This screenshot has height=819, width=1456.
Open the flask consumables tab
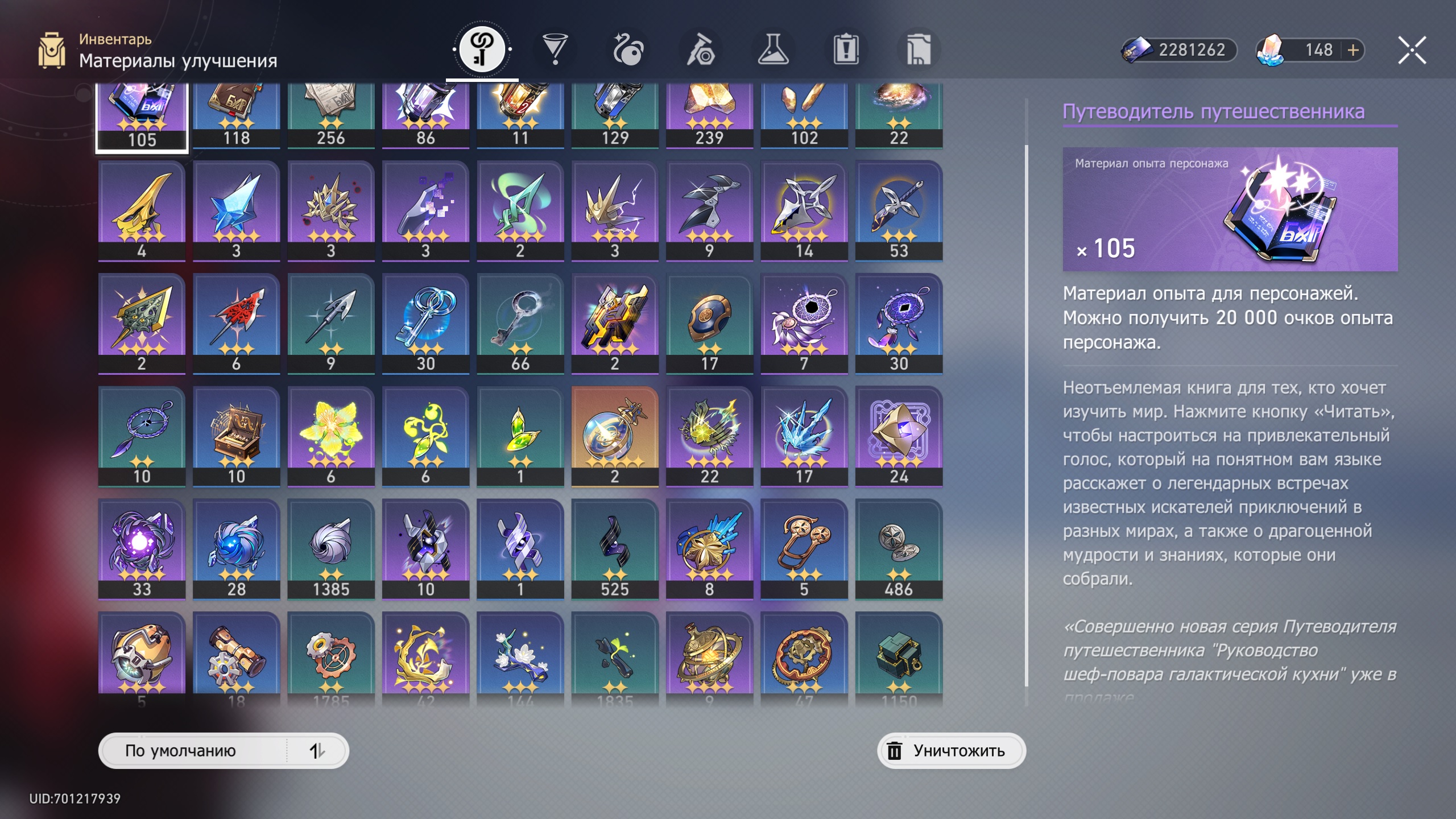[x=773, y=49]
